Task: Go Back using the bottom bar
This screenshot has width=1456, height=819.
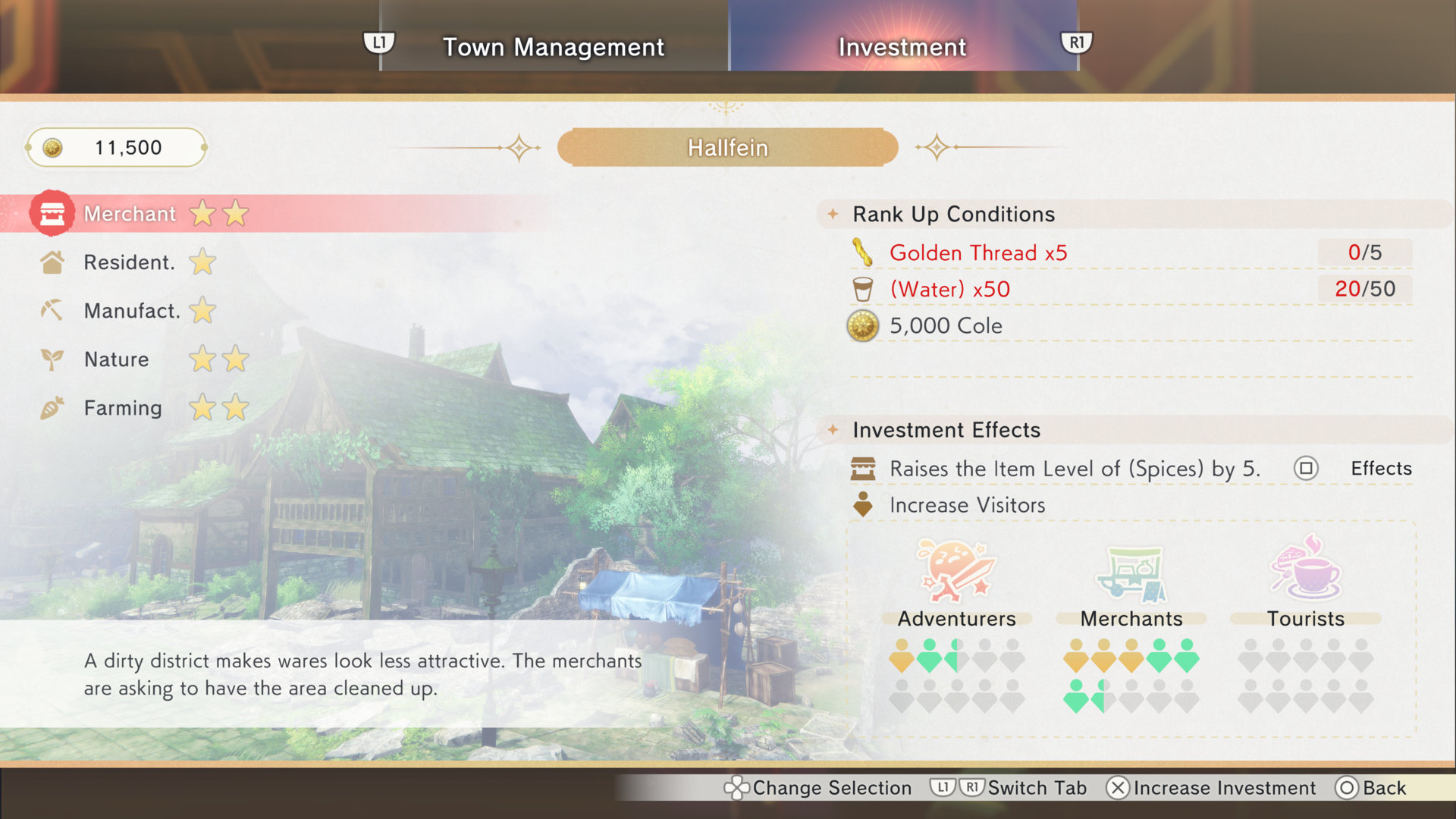Action: click(x=1371, y=788)
